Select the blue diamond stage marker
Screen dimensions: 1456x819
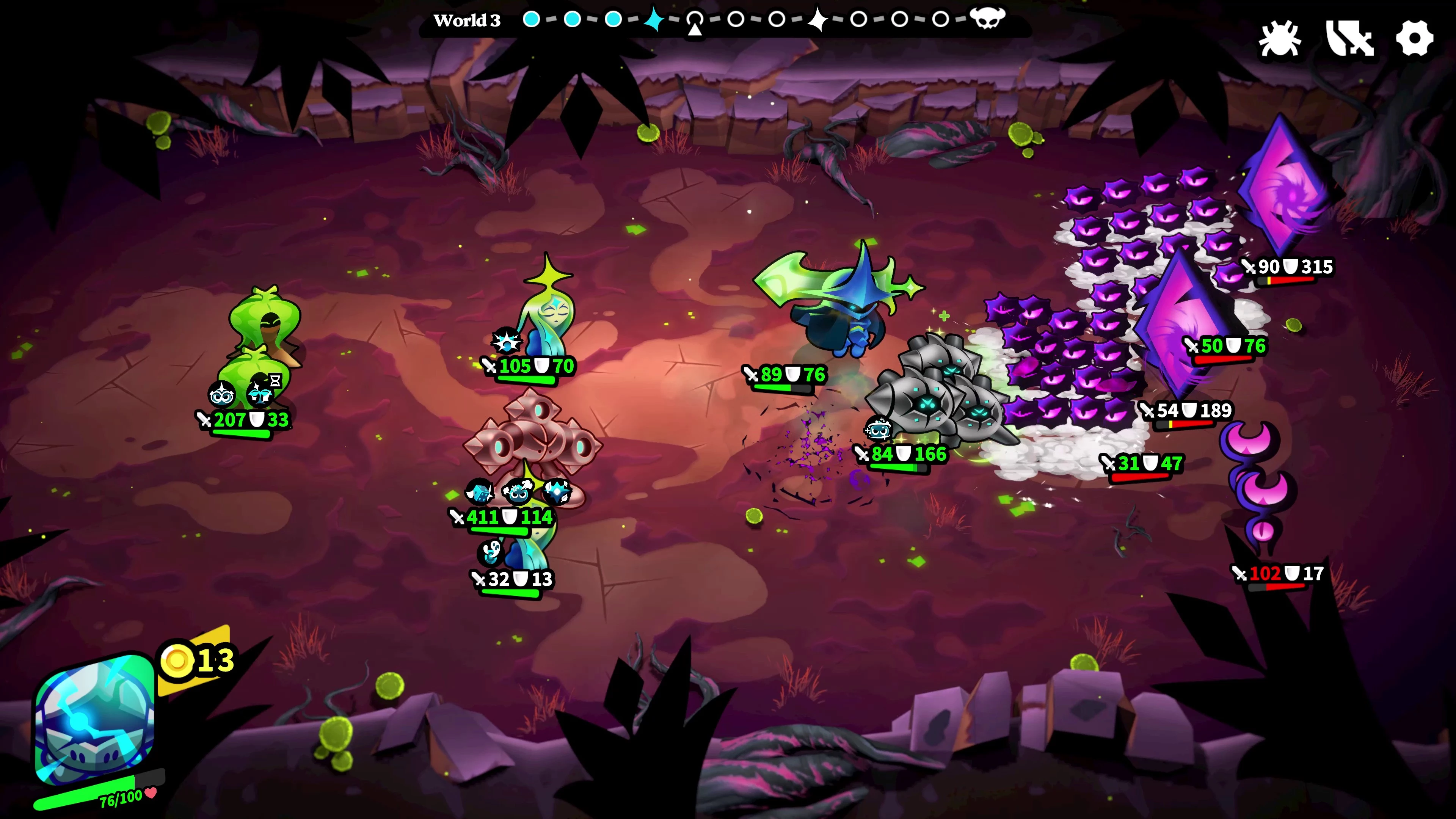point(654,19)
